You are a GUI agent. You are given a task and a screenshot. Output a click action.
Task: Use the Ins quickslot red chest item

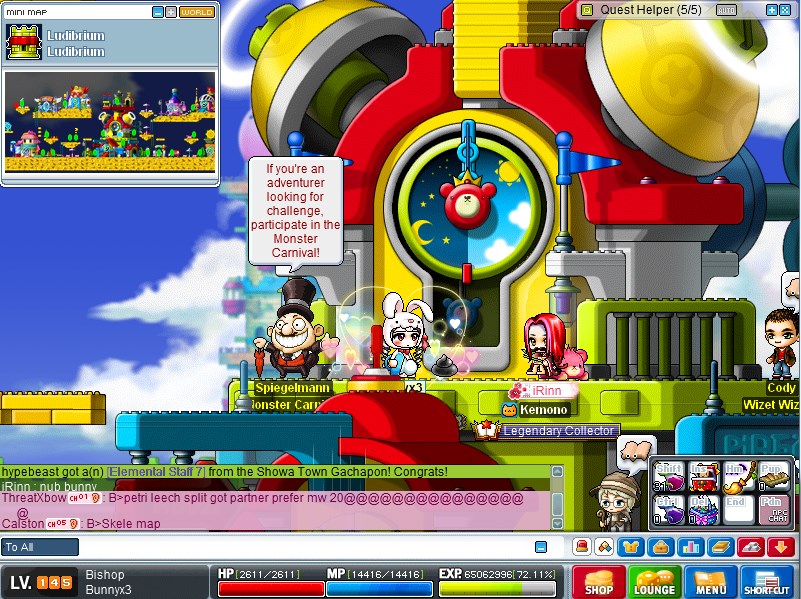point(704,477)
